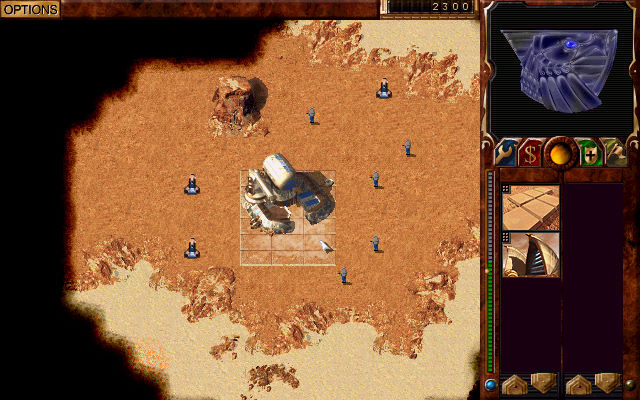Open the Options menu
Screen dimensions: 640x400
(x=30, y=9)
